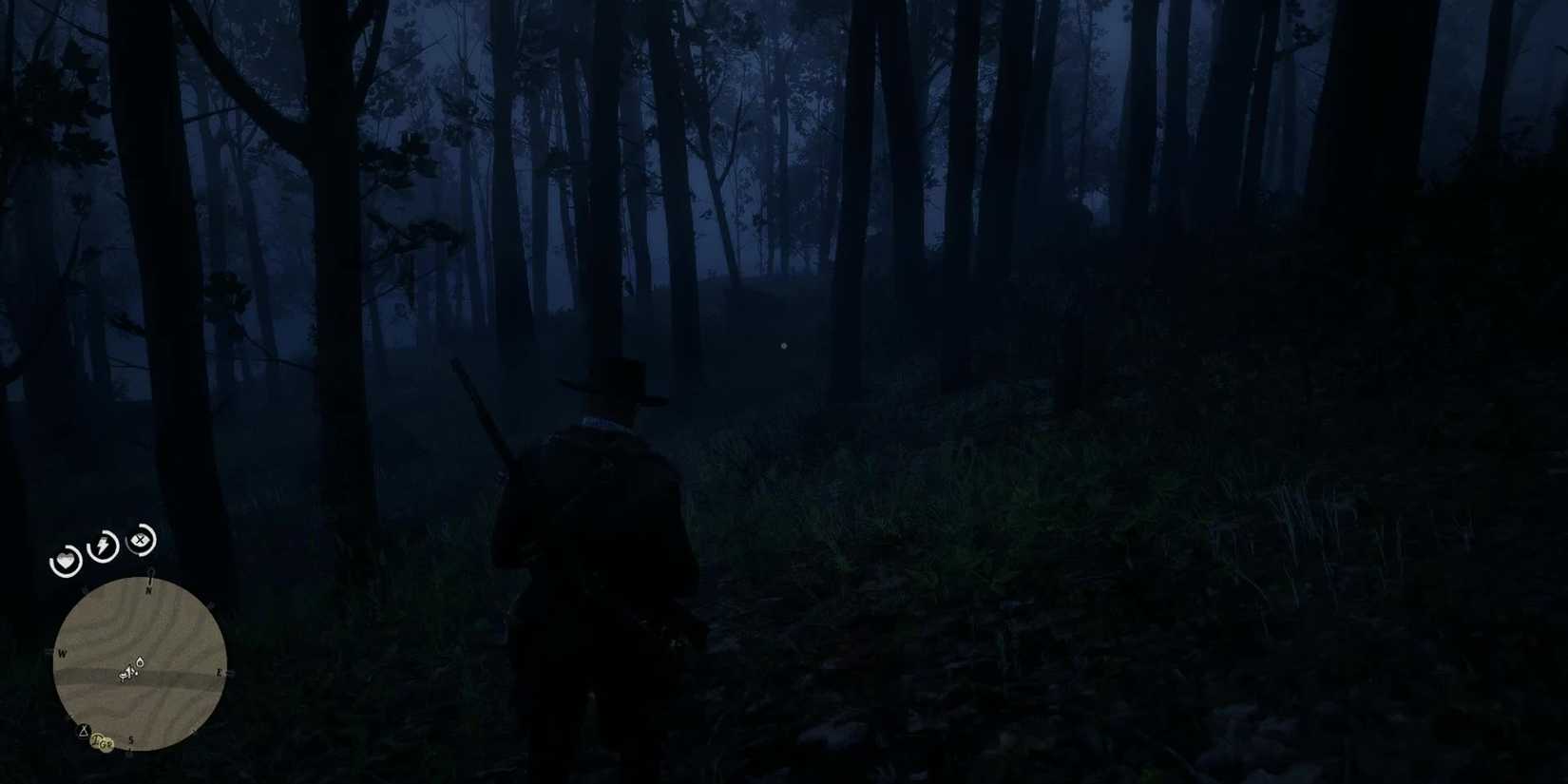Click the W compass marker
Viewport: 1568px width, 784px height.
point(62,653)
